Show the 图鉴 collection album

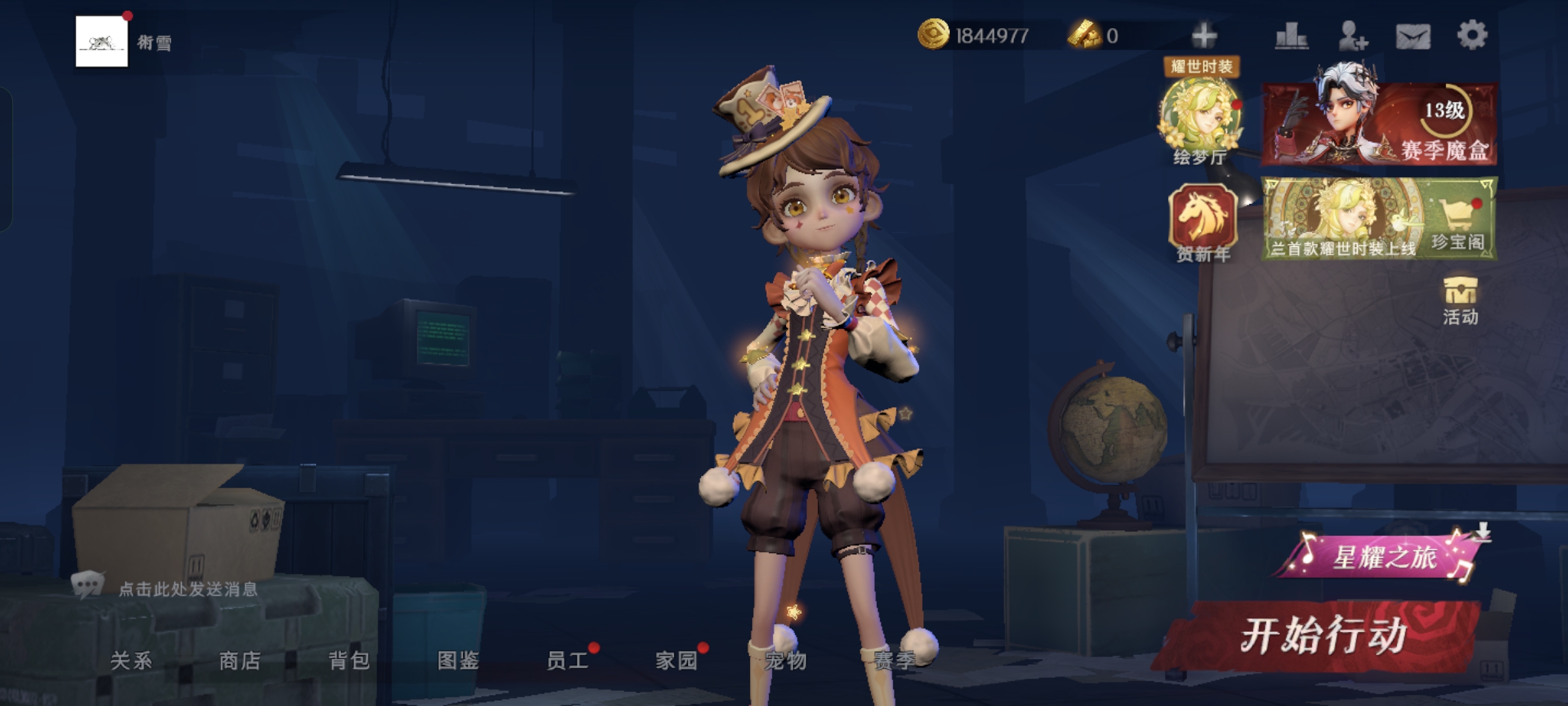[458, 660]
